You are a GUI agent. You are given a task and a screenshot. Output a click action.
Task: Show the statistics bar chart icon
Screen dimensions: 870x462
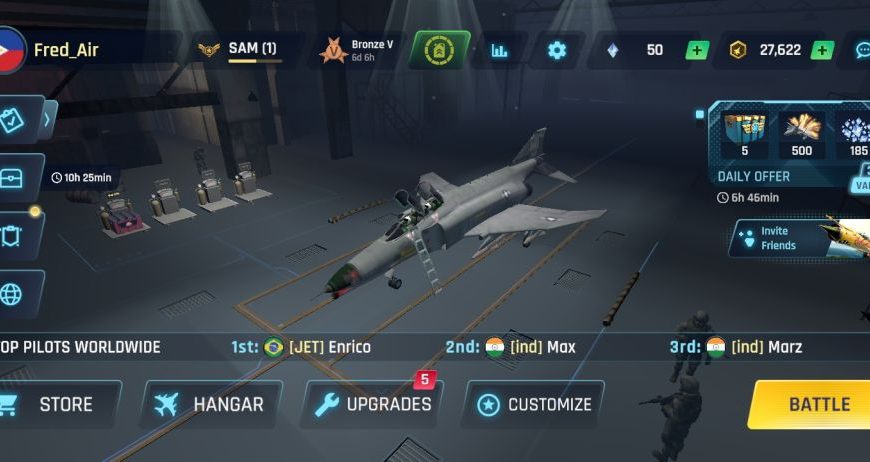499,50
